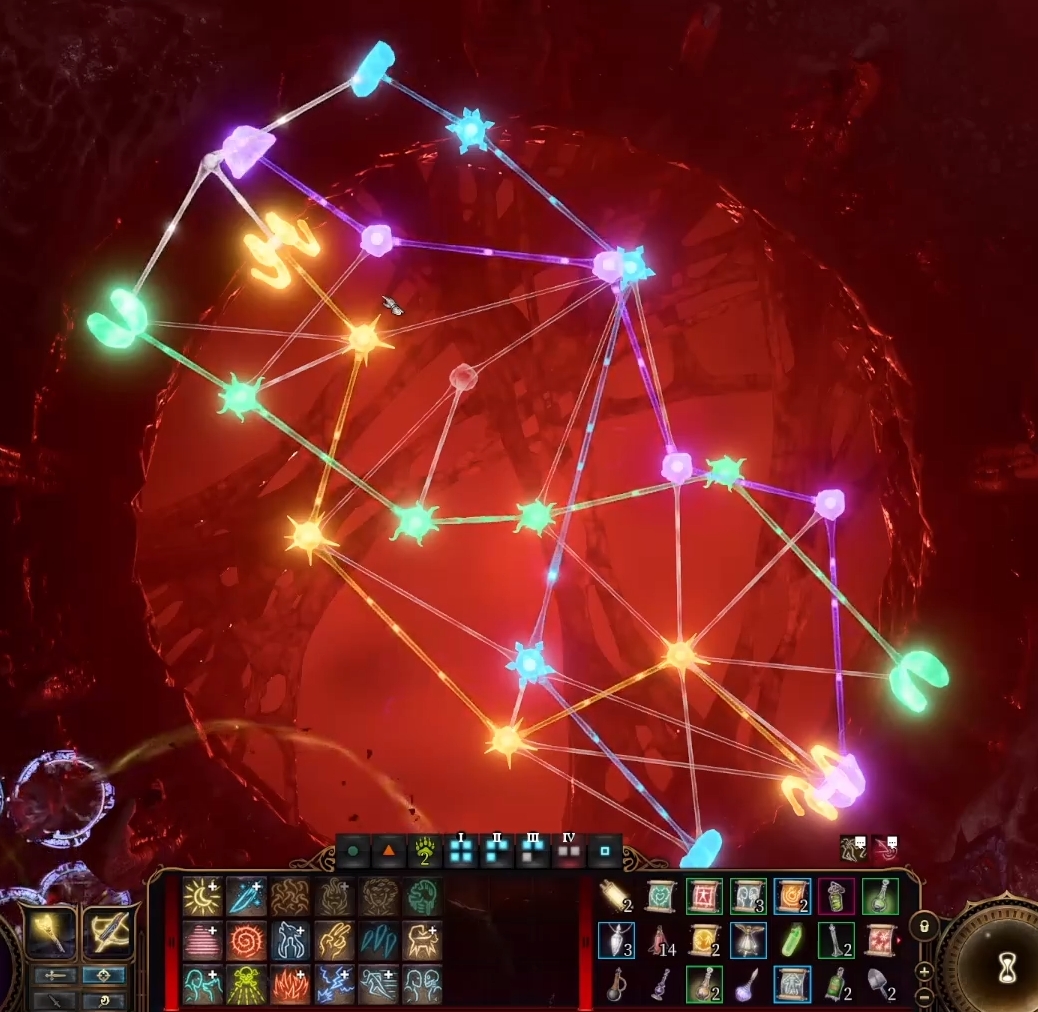Screen dimensions: 1038x1012
Task: Select the sun and moon spell icon
Action: (x=202, y=897)
